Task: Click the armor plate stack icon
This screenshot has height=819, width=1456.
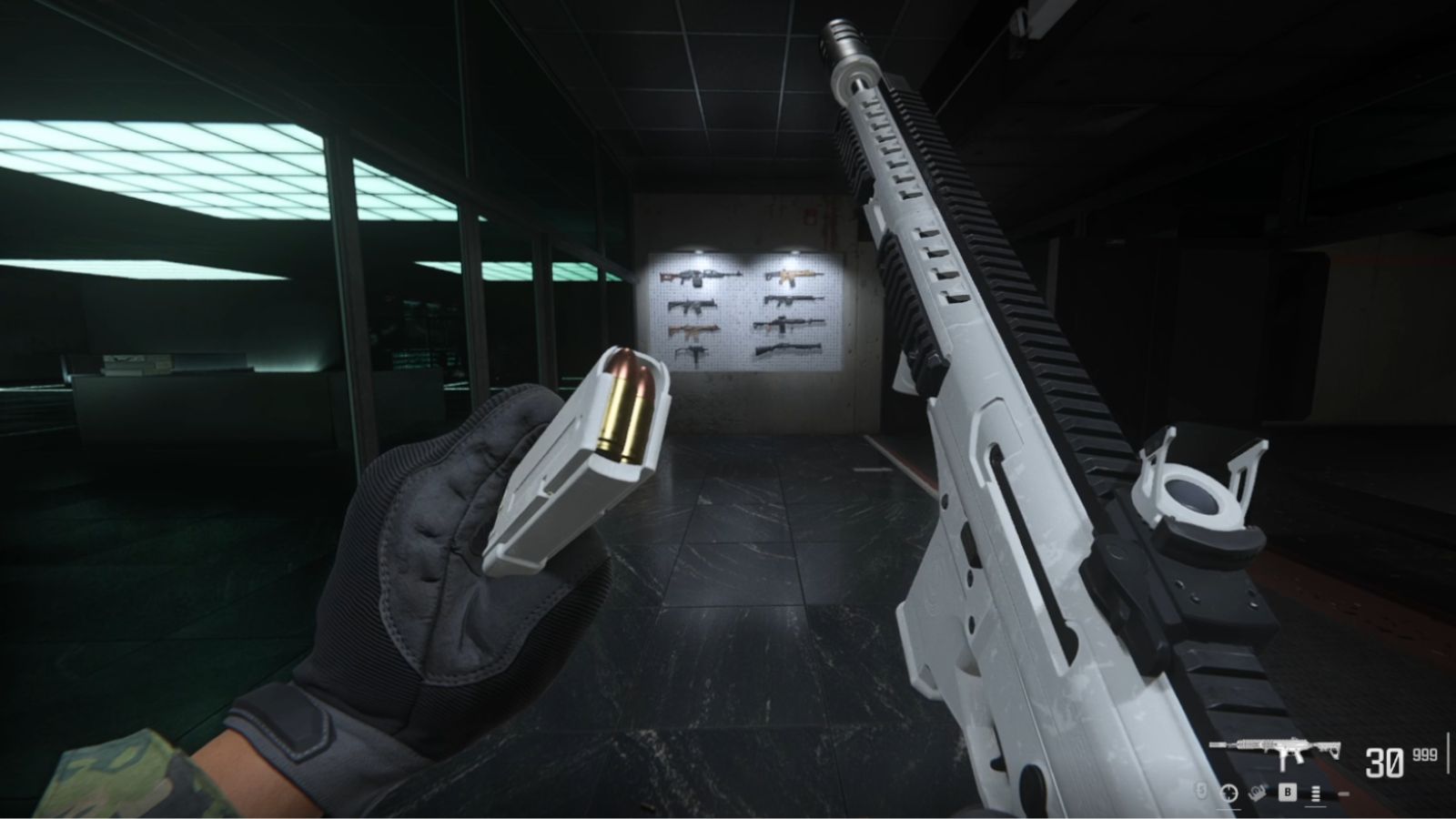Action: 1315,793
